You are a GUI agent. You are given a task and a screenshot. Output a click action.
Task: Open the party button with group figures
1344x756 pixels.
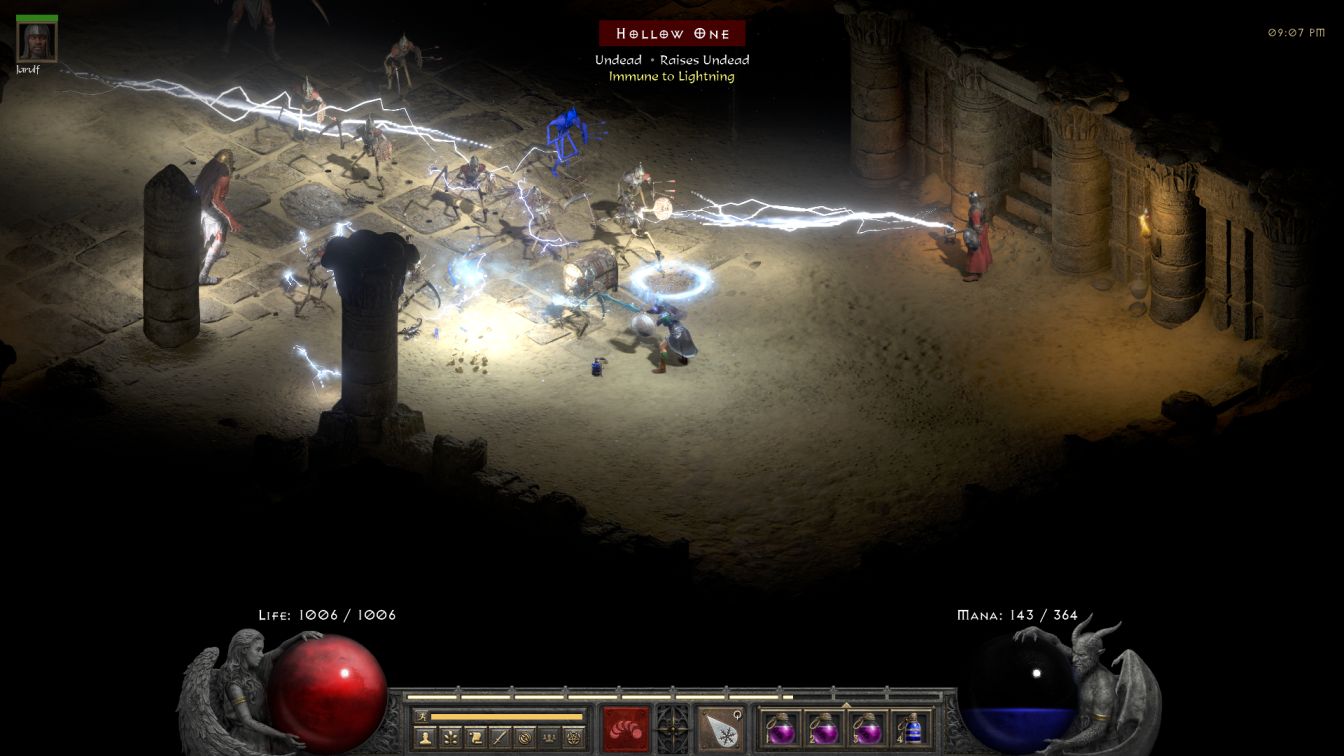pyautogui.click(x=548, y=738)
